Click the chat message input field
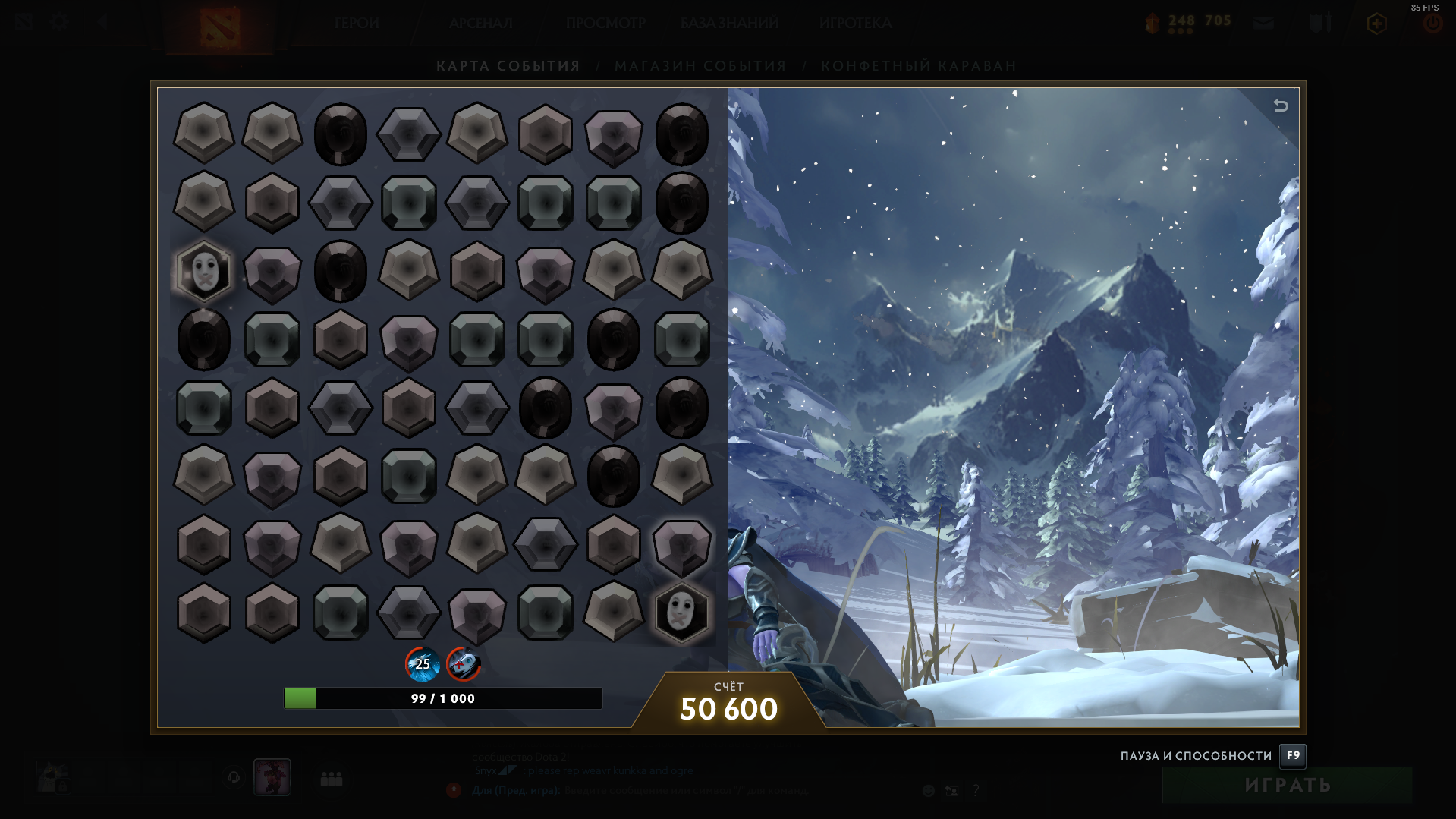 683,790
